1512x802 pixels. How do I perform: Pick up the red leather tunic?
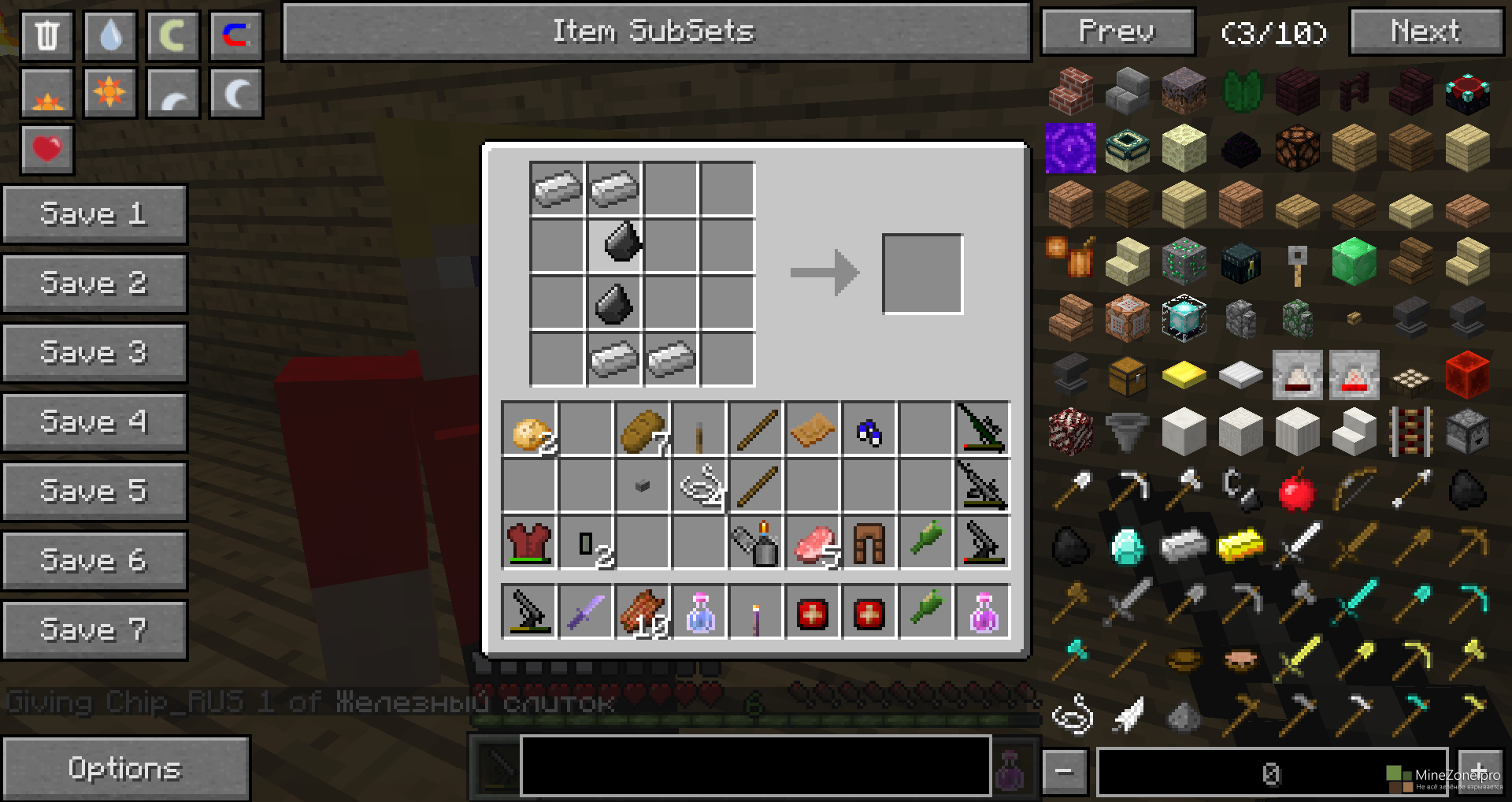(x=529, y=543)
